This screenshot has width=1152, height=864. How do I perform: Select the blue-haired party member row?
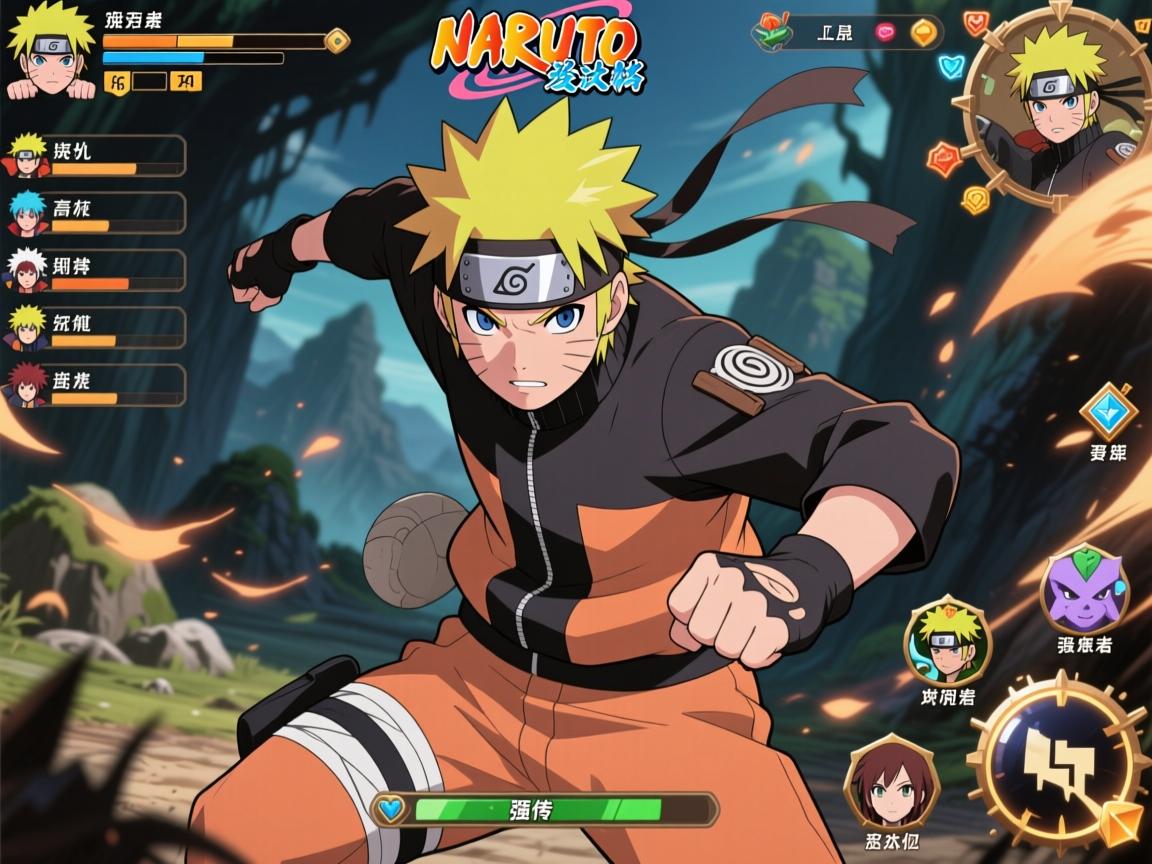click(x=96, y=213)
